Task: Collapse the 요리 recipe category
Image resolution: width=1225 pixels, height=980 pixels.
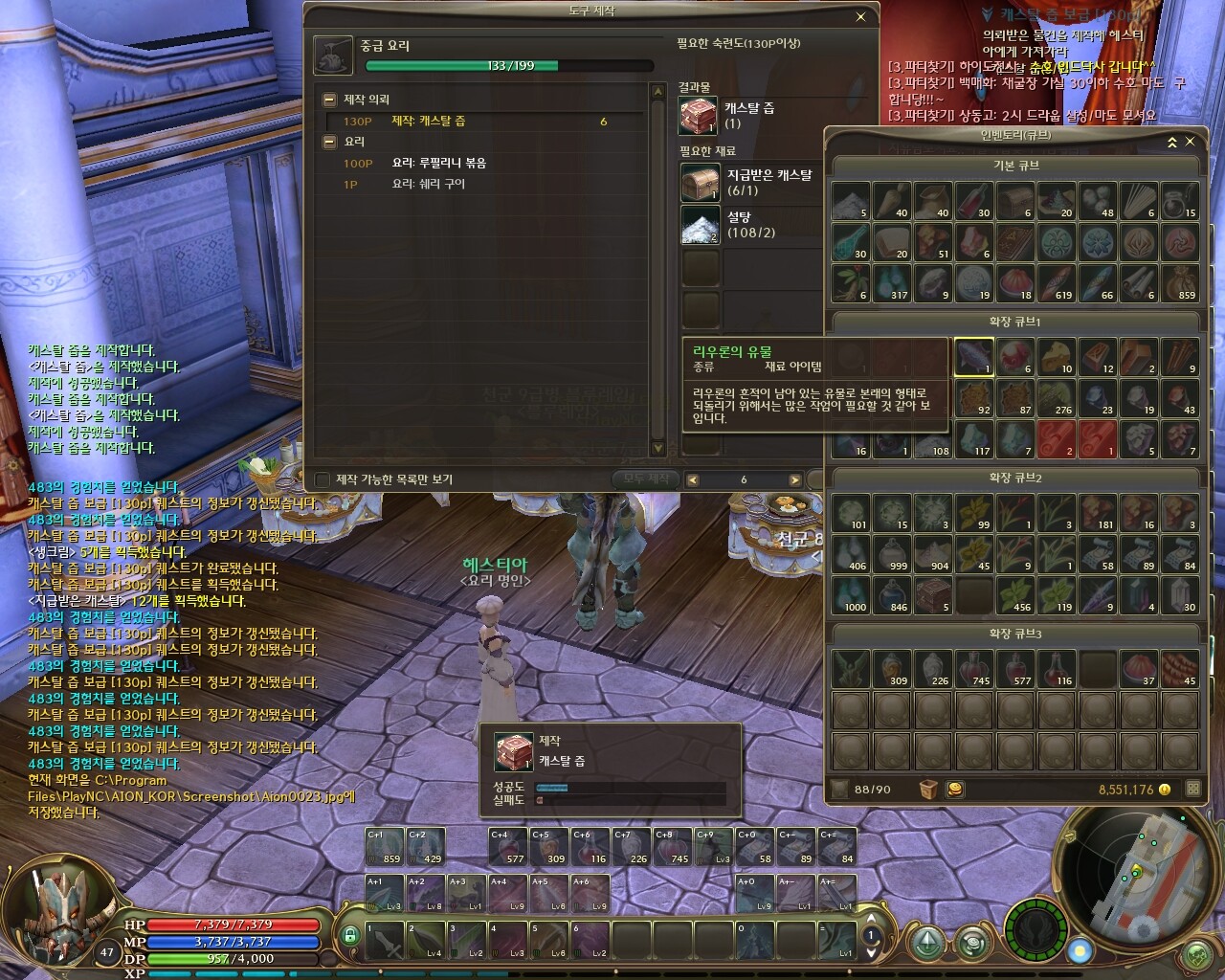Action: [329, 142]
